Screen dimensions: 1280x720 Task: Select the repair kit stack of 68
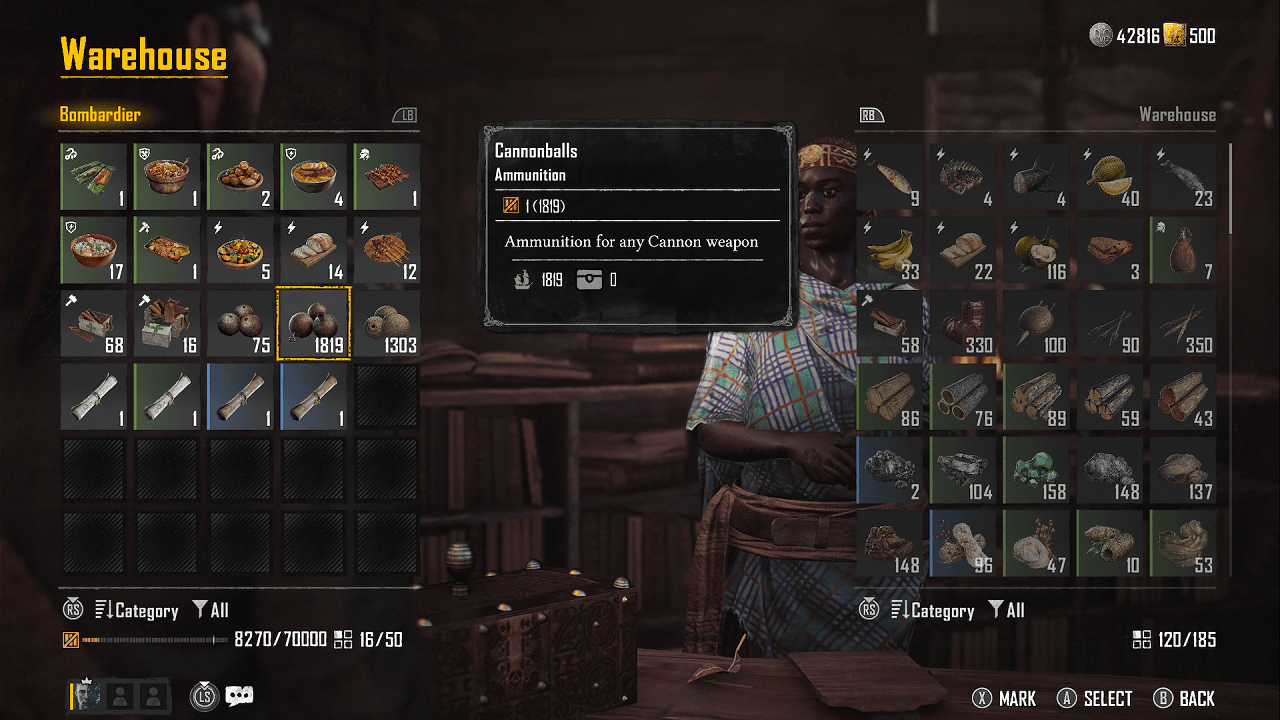pos(94,323)
